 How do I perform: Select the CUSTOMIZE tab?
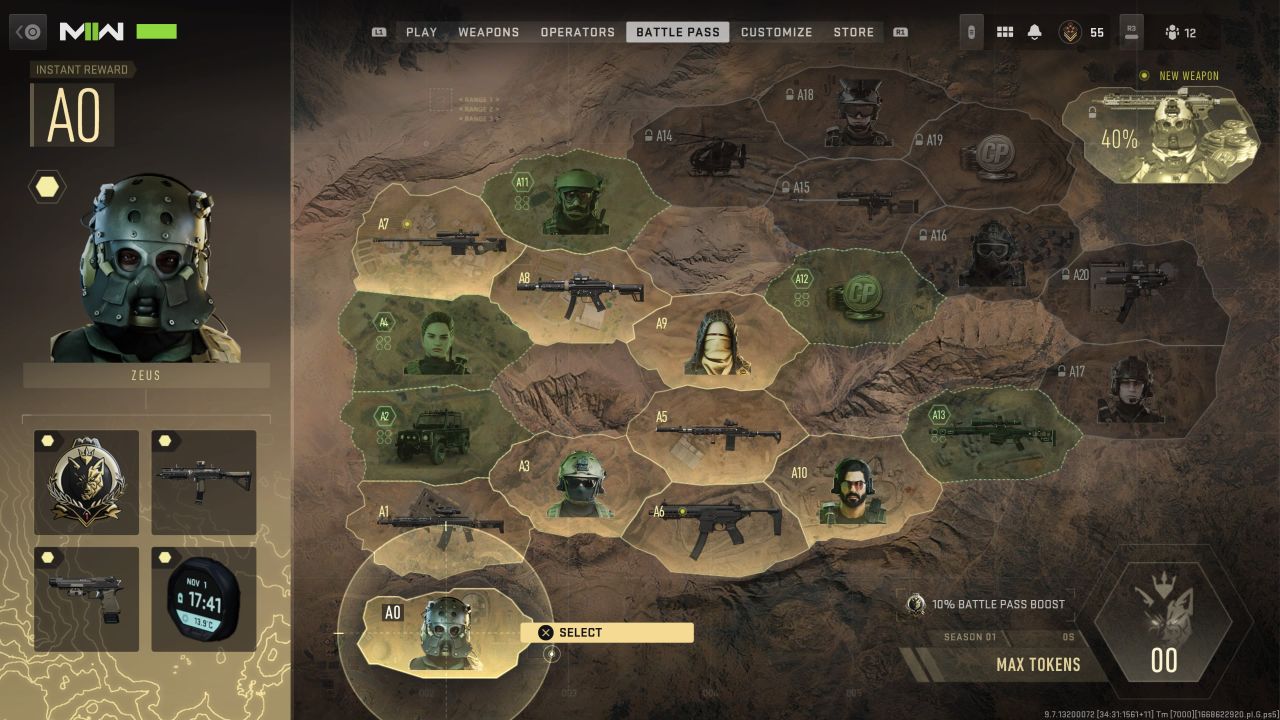click(776, 32)
